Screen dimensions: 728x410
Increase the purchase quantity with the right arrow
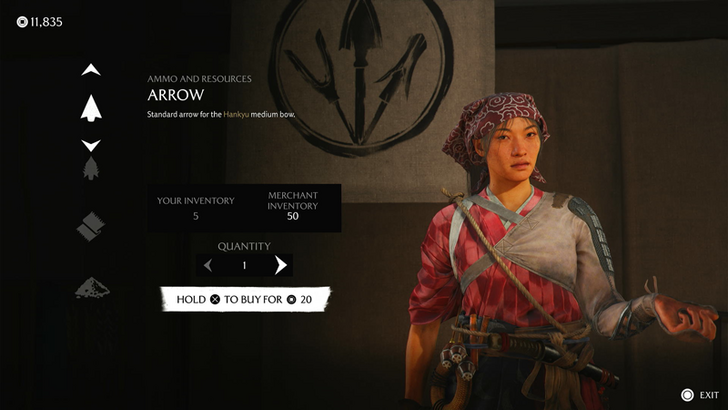tap(281, 265)
